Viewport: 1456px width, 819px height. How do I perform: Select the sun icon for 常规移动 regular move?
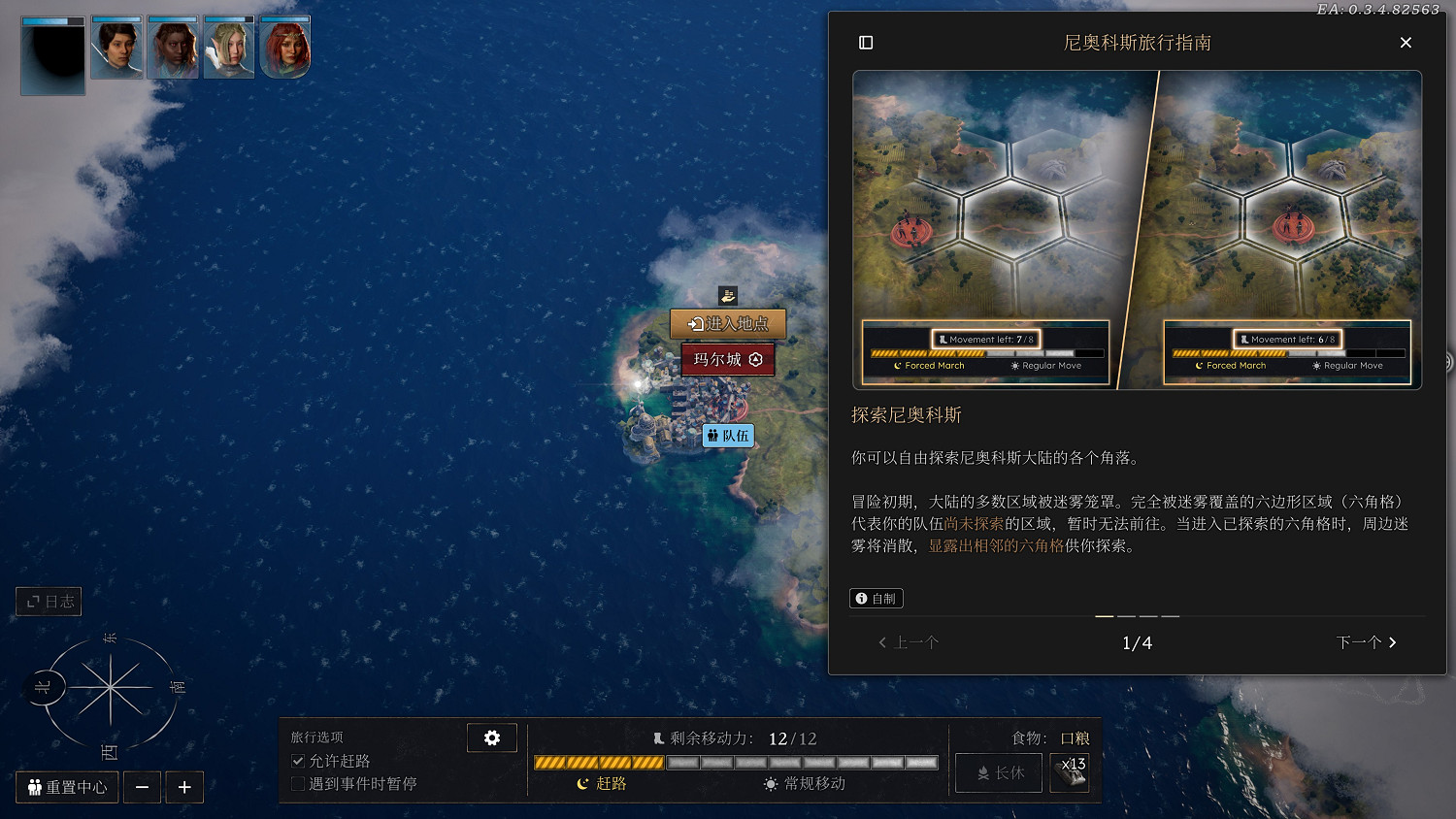point(770,783)
